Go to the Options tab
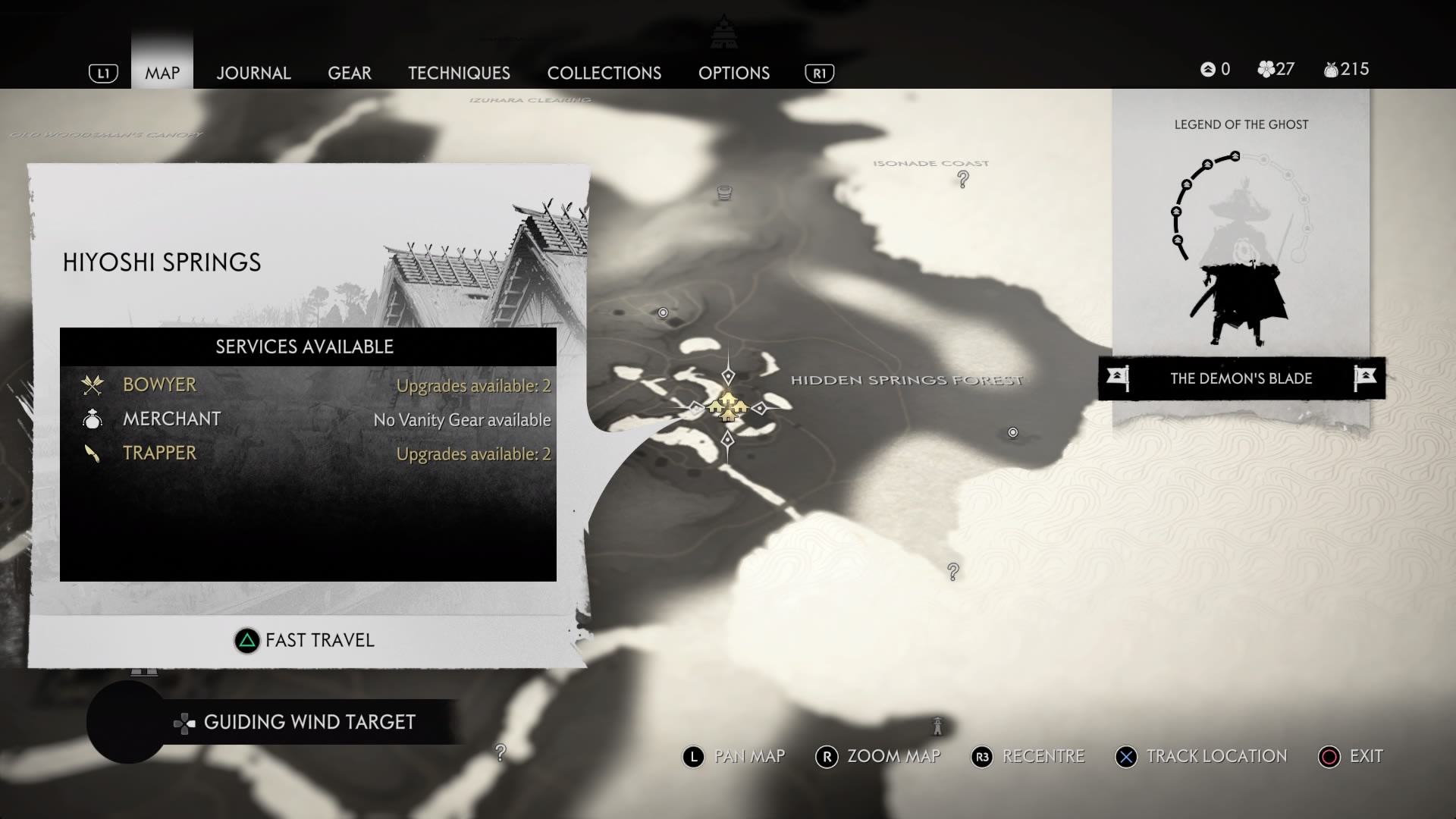The image size is (1456, 819). point(734,73)
